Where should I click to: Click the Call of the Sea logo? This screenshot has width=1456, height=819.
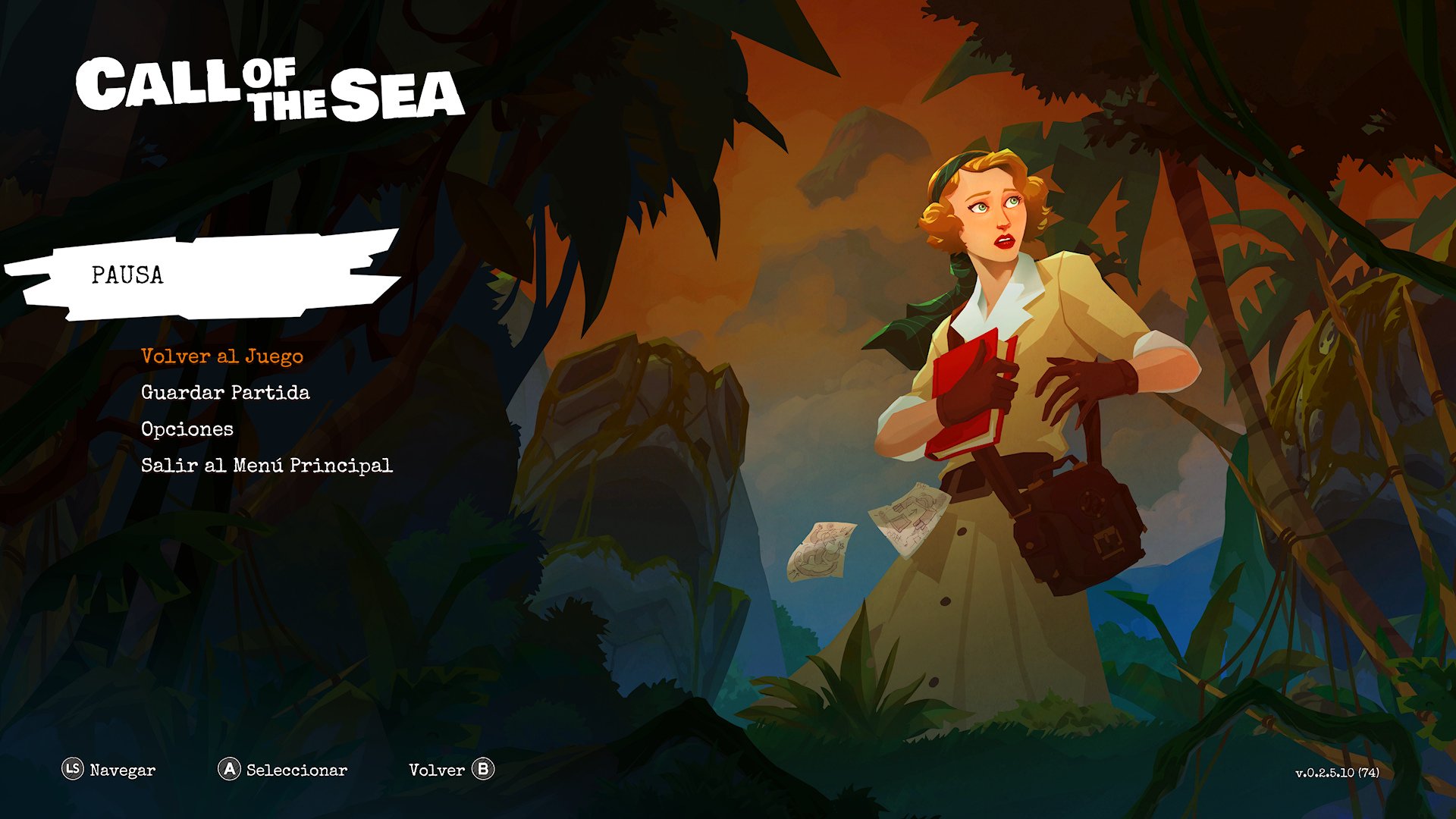point(273,91)
